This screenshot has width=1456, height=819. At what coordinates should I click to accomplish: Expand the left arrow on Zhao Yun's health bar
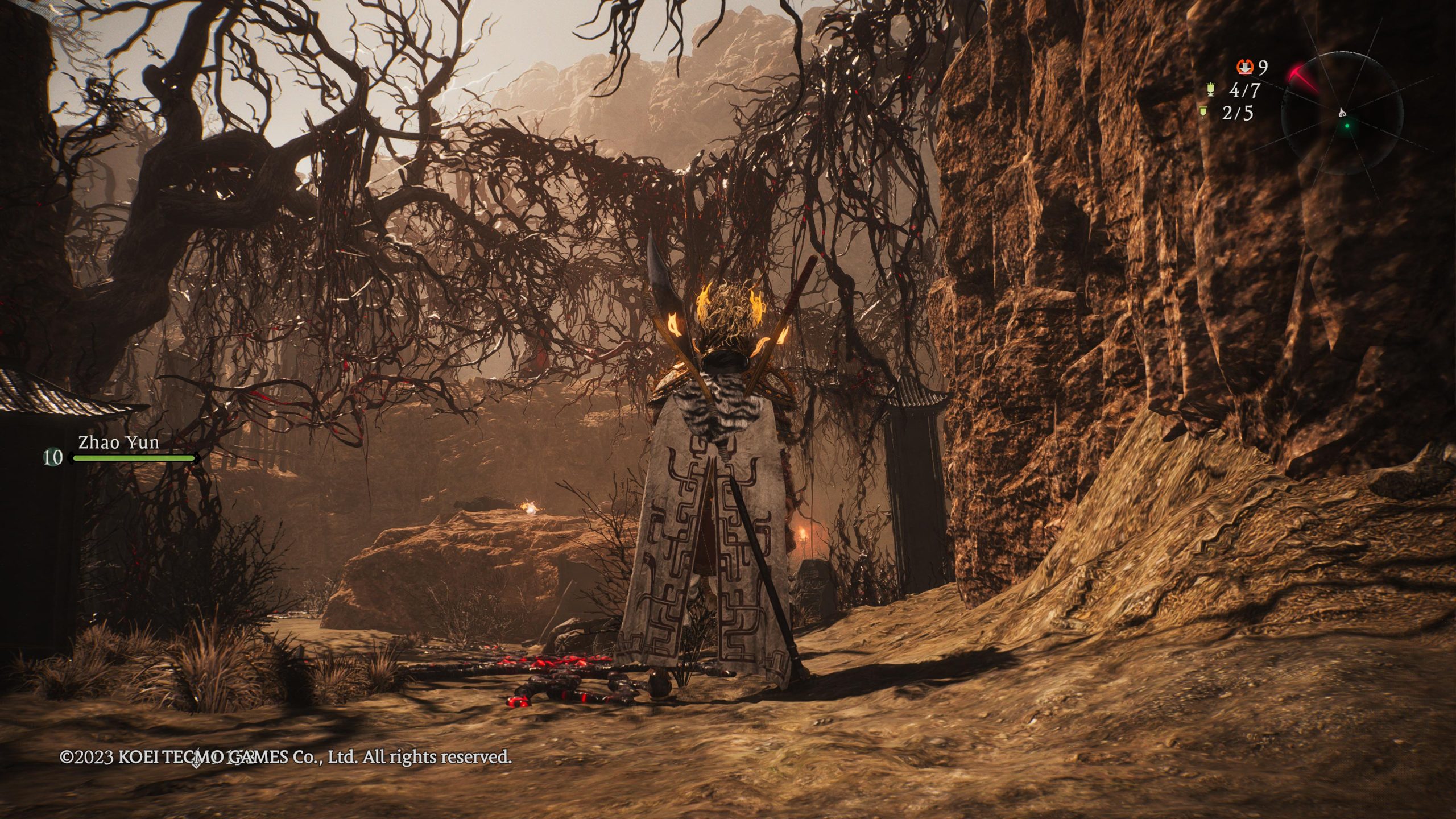tap(71, 458)
